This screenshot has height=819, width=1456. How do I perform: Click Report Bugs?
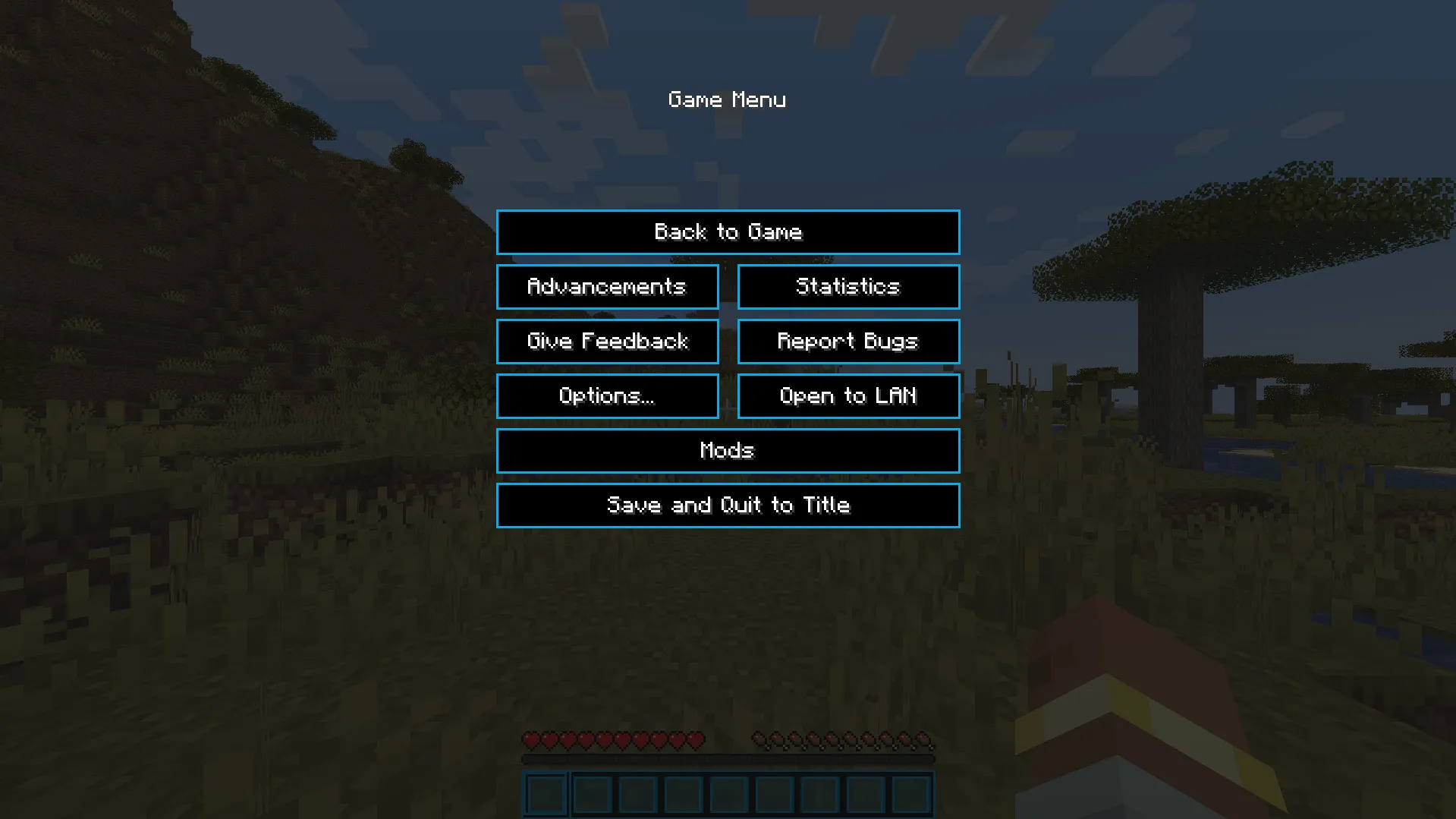[x=847, y=342]
